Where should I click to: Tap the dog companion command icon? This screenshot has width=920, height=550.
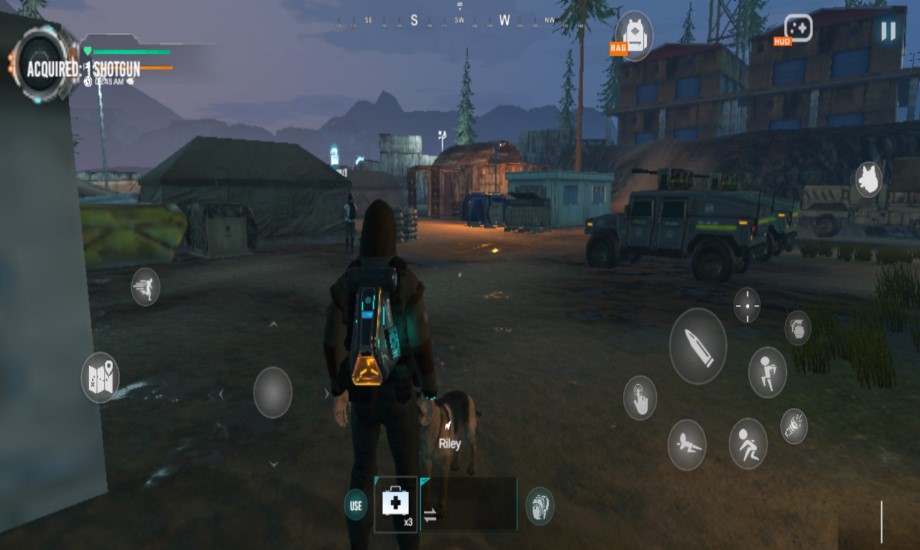click(867, 180)
